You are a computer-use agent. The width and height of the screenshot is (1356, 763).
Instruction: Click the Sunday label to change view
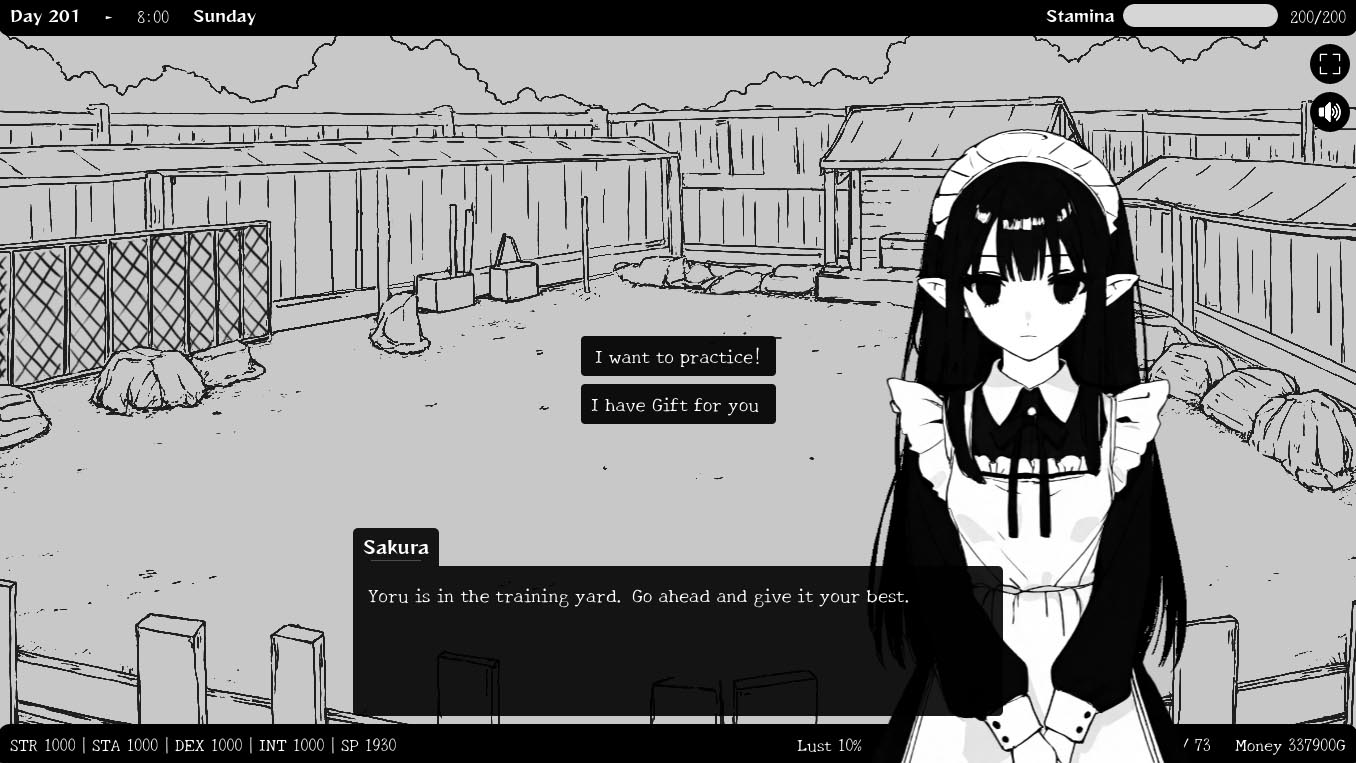224,16
